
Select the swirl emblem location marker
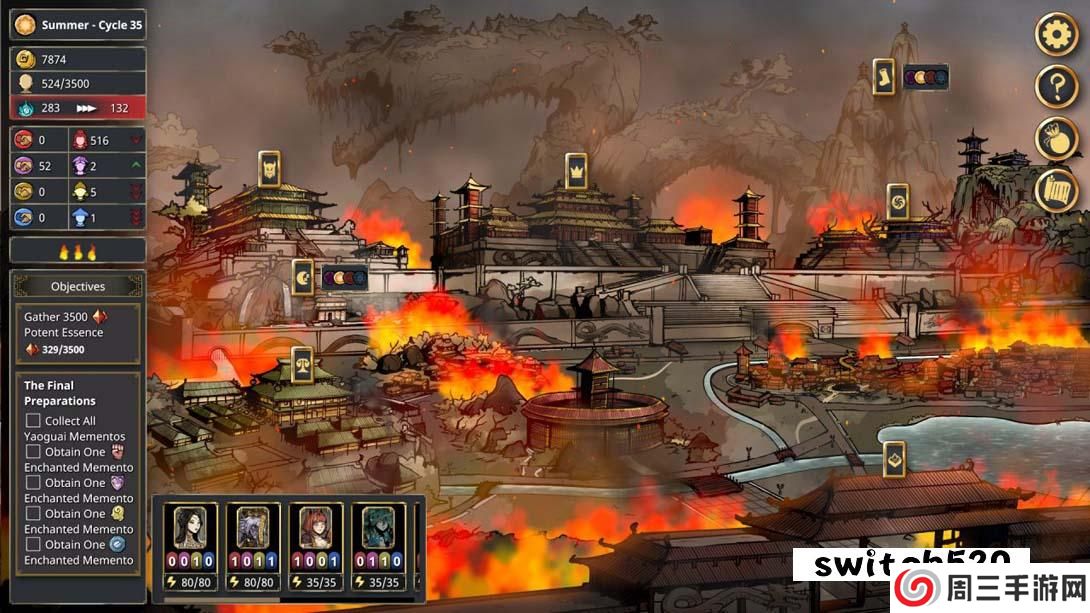pyautogui.click(x=898, y=202)
